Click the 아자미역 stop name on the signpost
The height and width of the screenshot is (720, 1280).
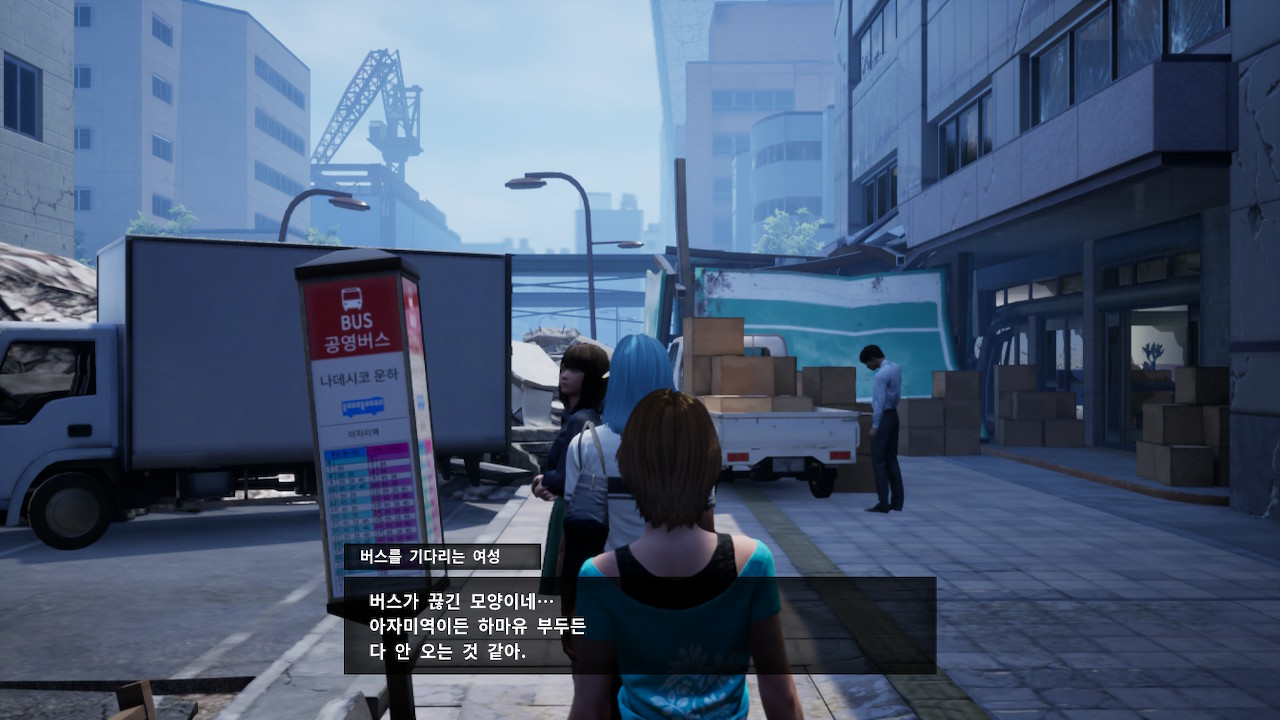coord(366,432)
